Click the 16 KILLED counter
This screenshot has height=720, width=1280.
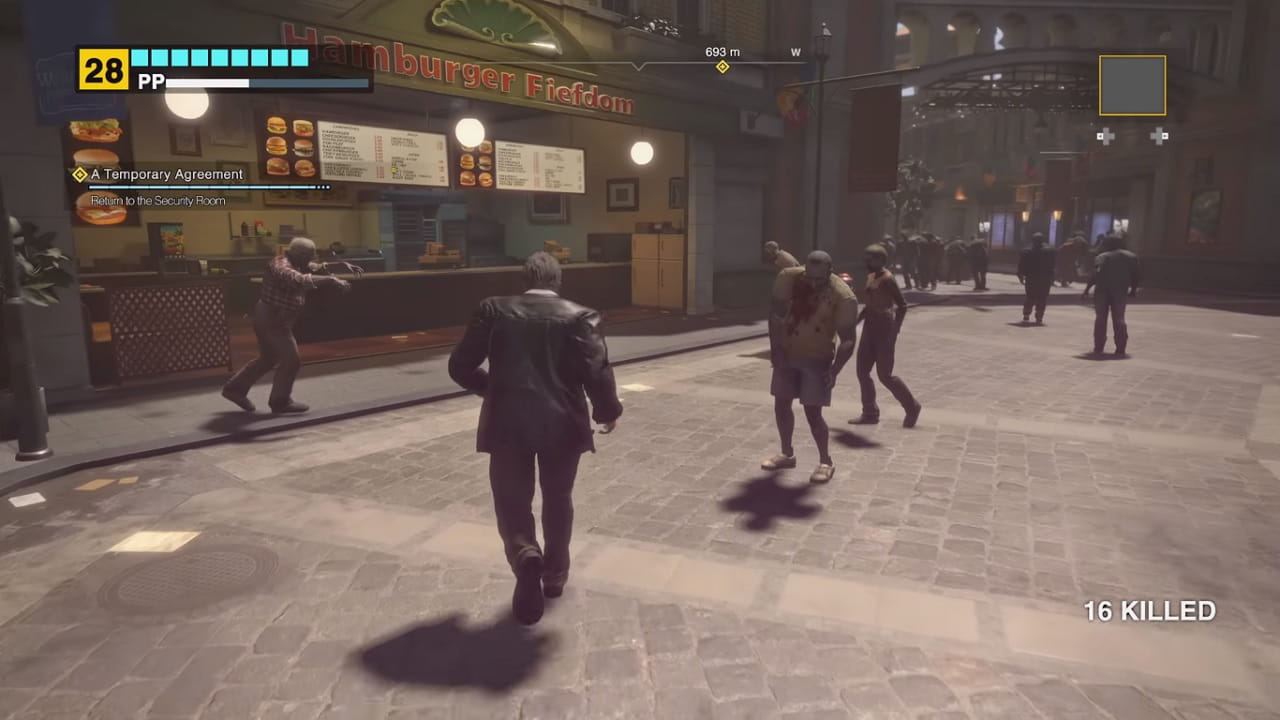(x=1150, y=610)
